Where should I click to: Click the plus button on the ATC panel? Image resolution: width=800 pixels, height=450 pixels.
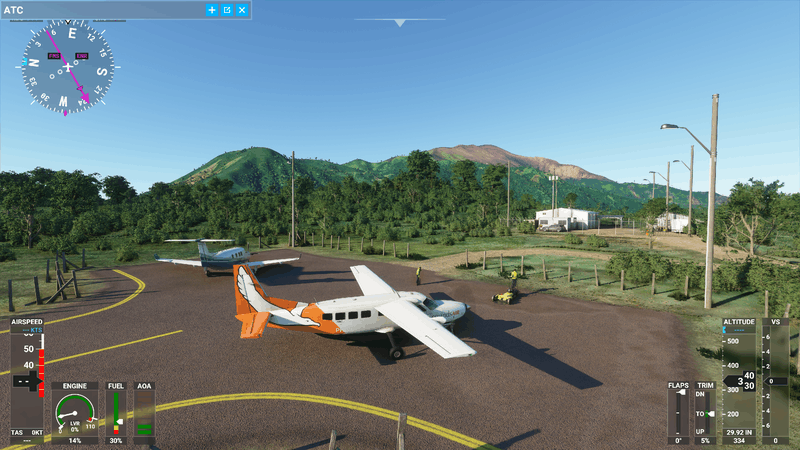click(x=212, y=10)
